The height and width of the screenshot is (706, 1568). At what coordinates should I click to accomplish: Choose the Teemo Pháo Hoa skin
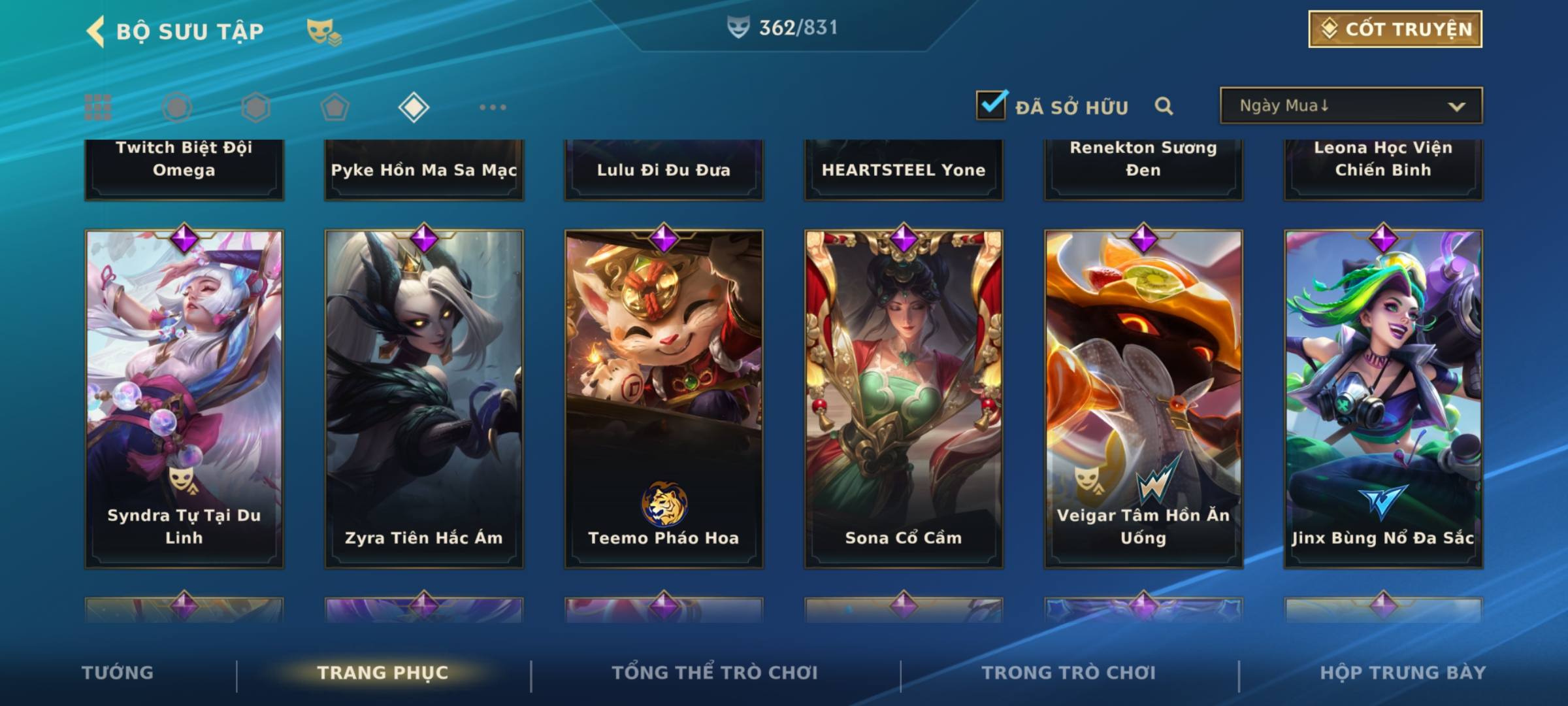coord(664,399)
